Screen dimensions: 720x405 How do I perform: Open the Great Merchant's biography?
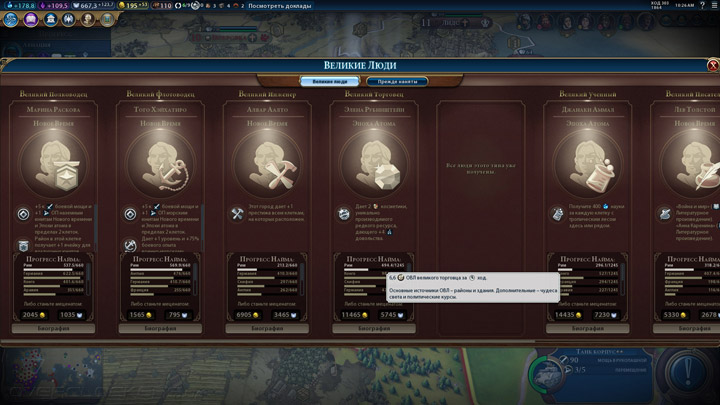pos(369,327)
